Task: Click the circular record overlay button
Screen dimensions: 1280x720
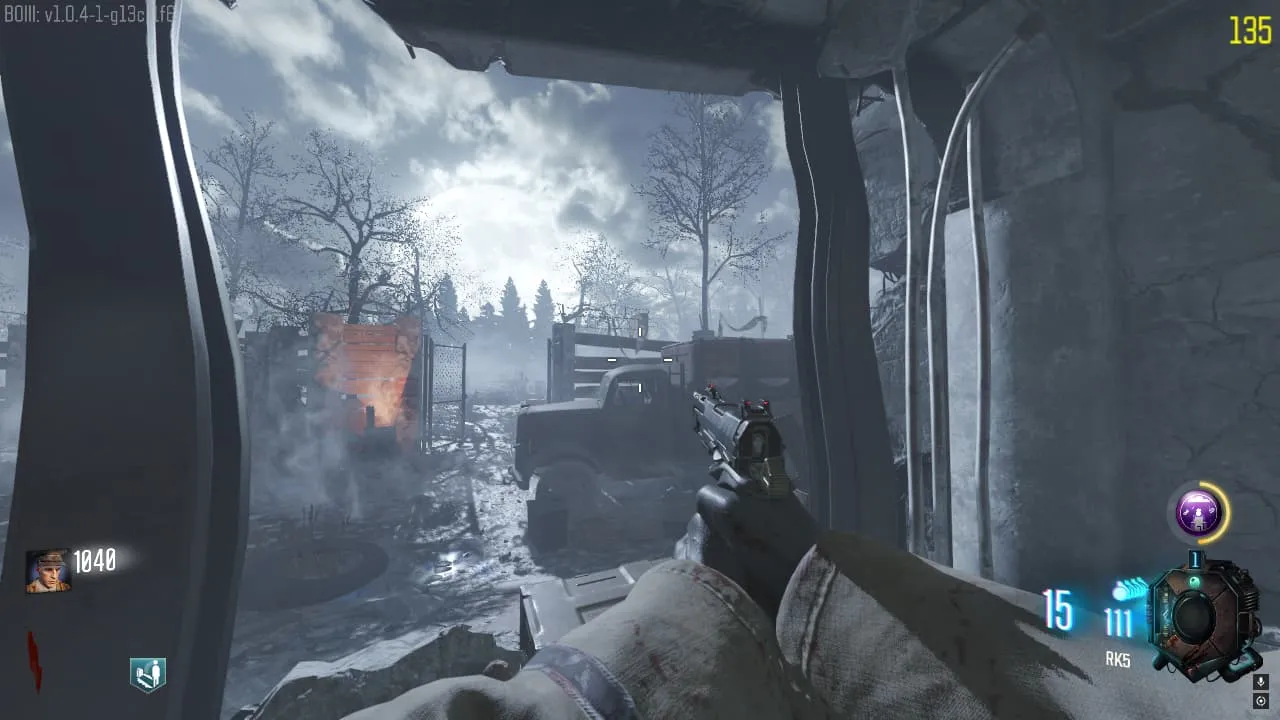Action: [1260, 700]
